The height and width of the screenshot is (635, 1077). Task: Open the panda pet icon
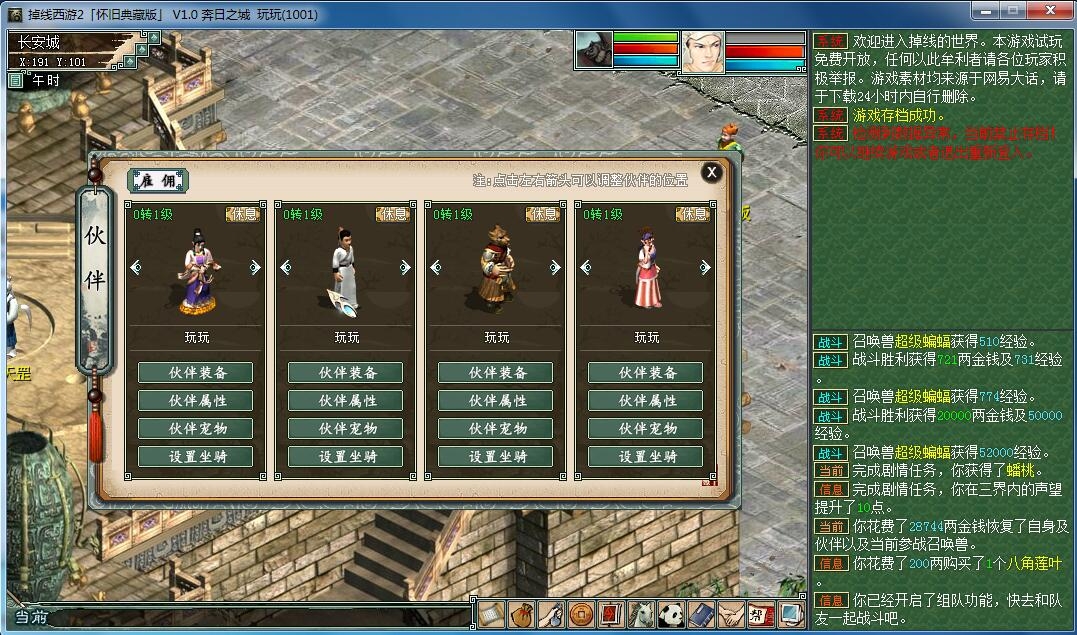coord(671,614)
